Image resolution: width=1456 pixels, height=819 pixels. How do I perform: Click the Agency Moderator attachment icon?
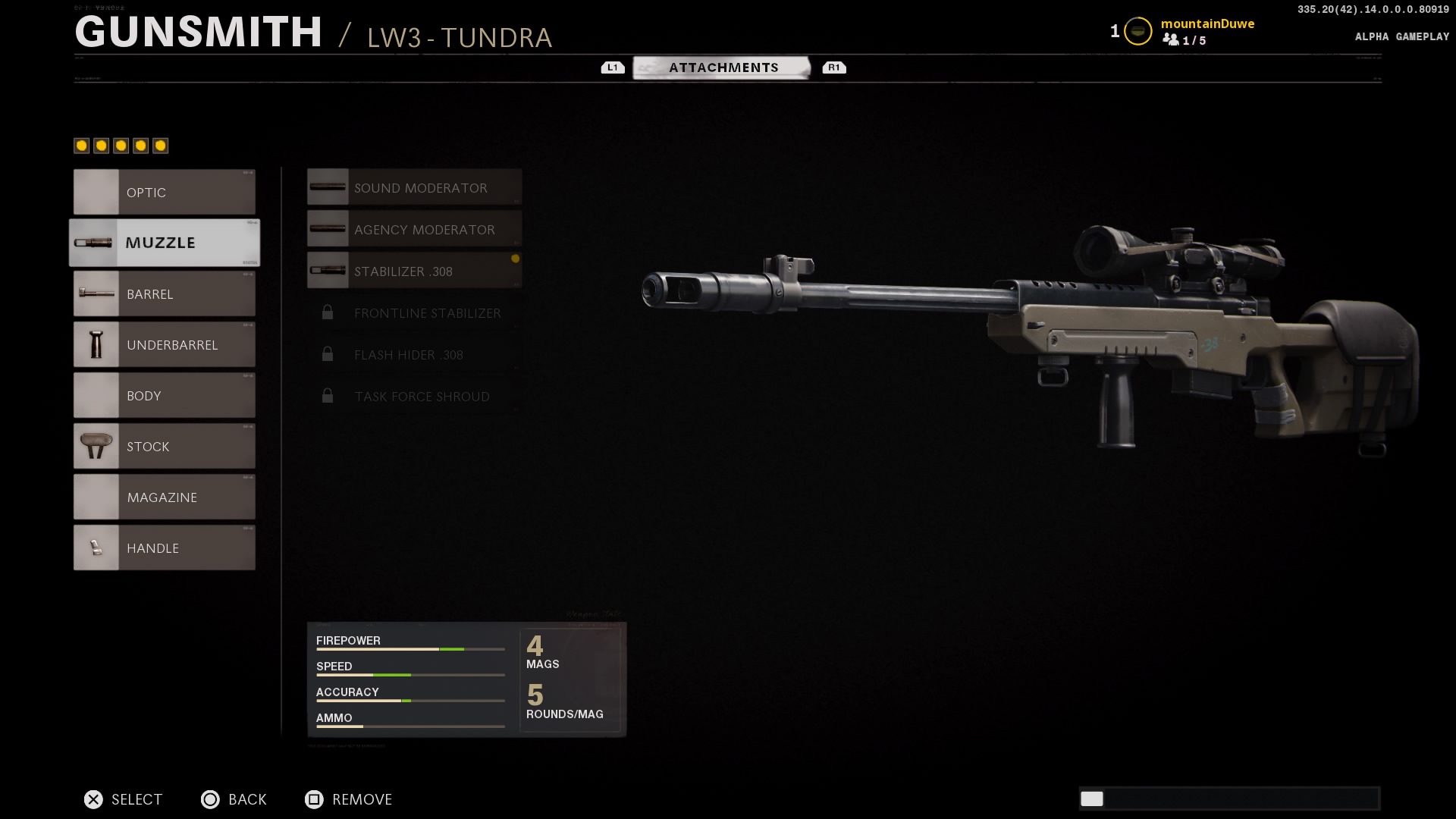coord(328,228)
